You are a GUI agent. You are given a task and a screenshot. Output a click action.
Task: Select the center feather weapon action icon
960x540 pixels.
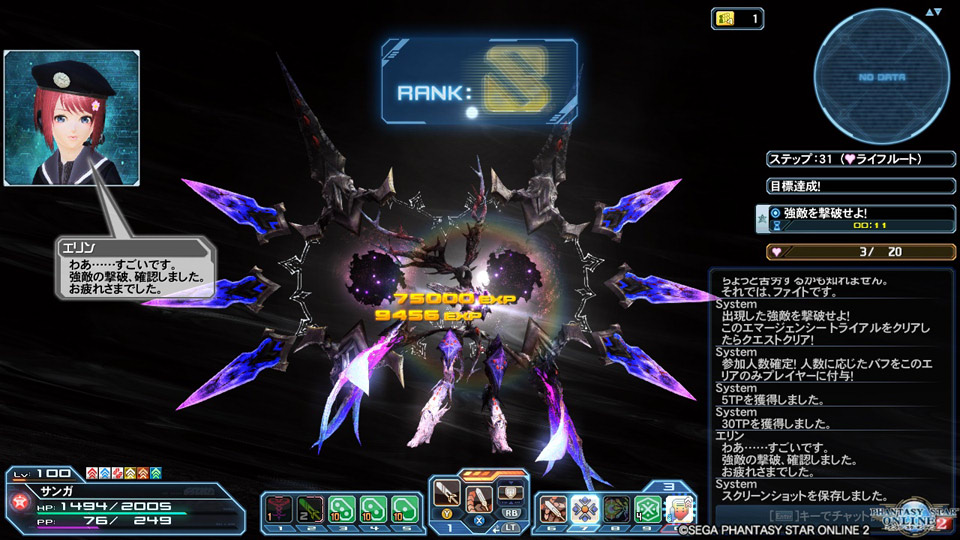coord(478,501)
